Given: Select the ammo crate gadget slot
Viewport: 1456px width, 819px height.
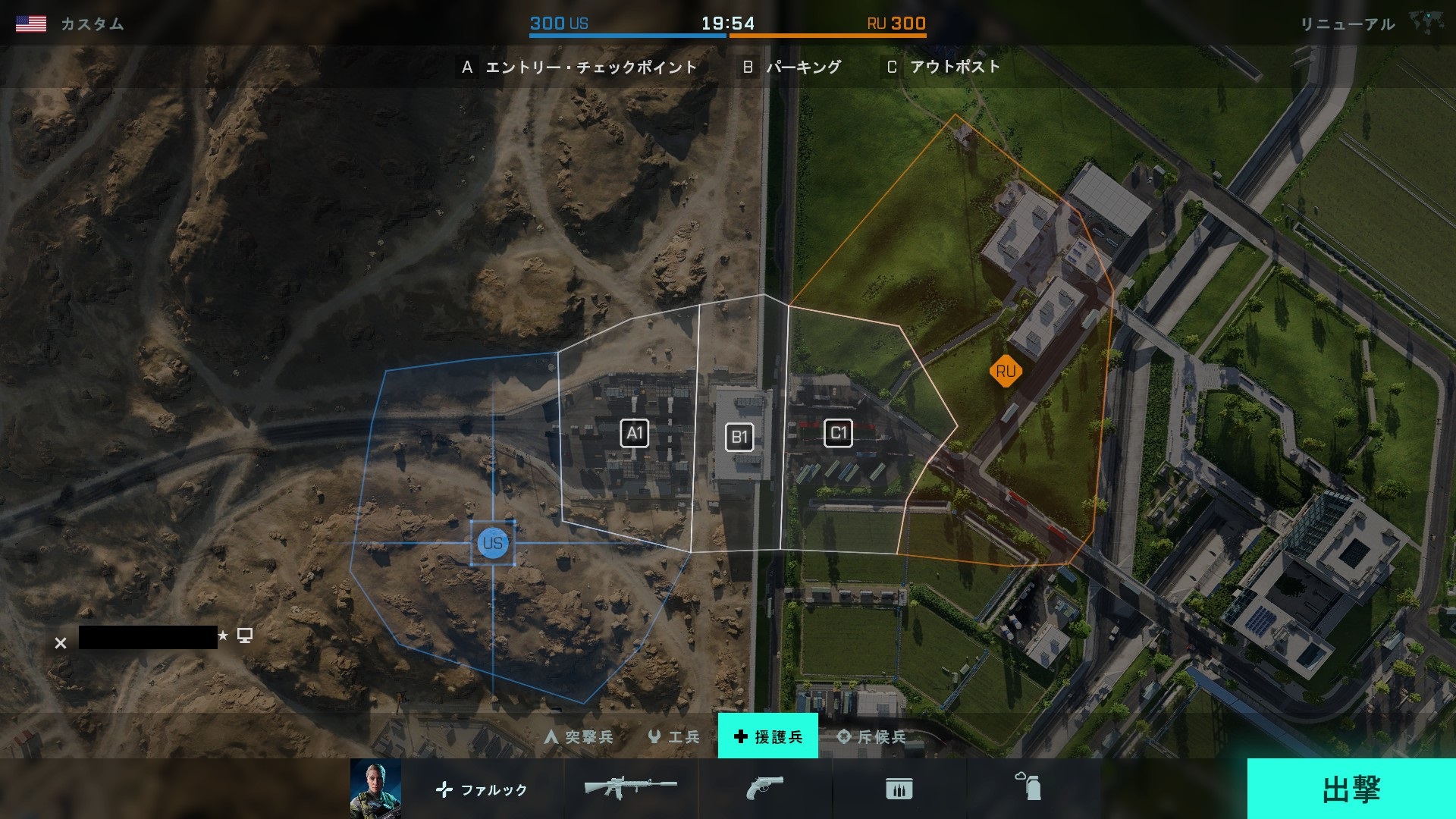Looking at the screenshot, I should tap(899, 789).
